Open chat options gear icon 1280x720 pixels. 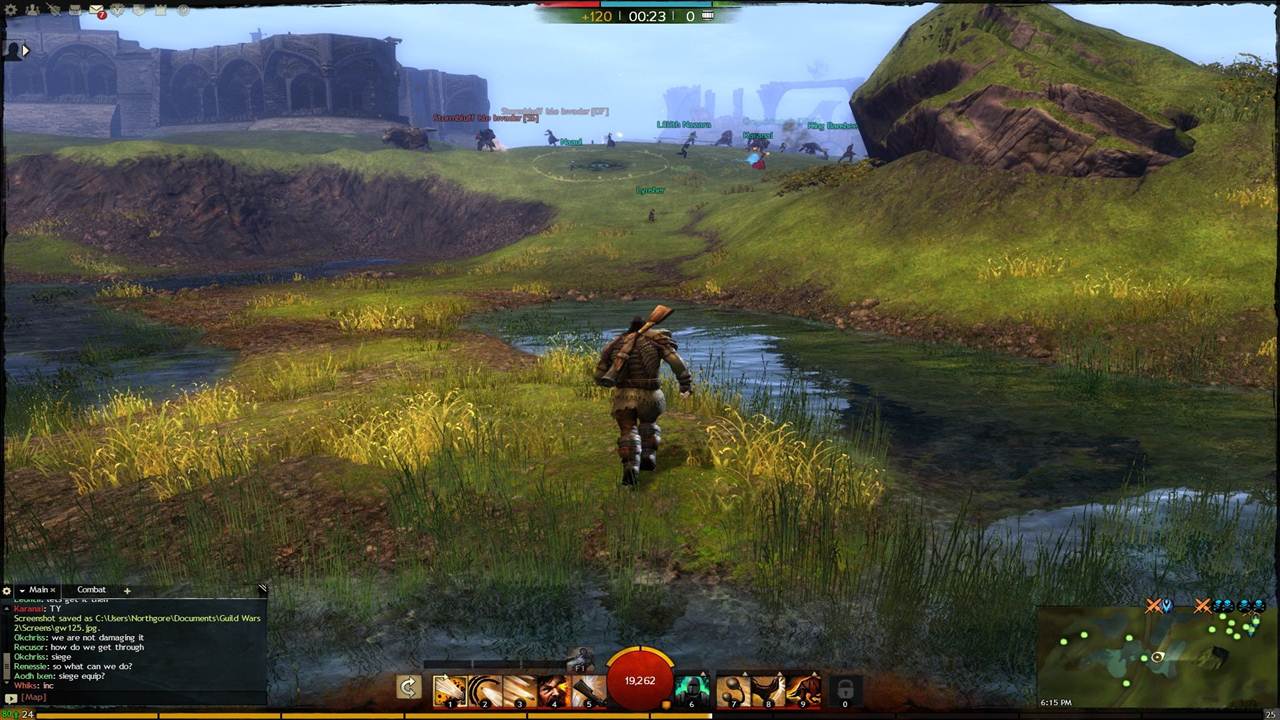click(x=7, y=591)
